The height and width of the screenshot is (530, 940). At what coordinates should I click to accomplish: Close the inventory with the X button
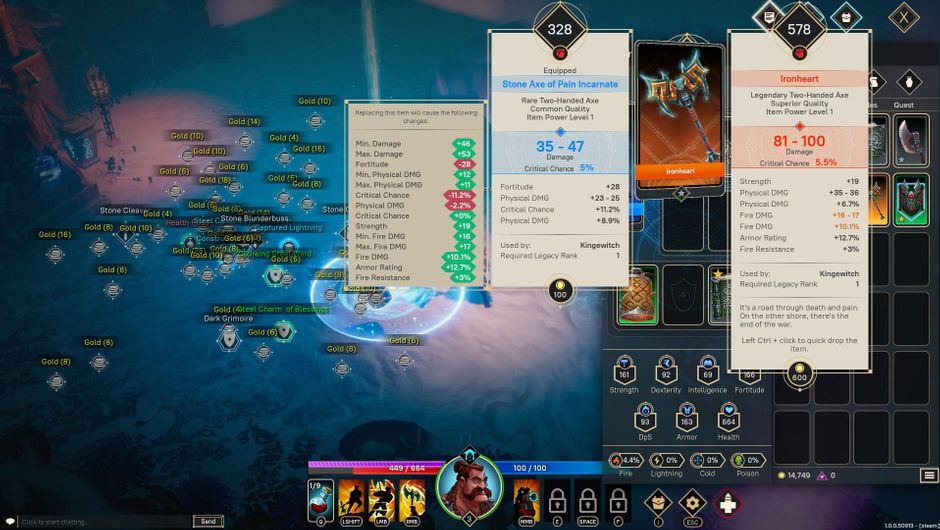pos(904,16)
